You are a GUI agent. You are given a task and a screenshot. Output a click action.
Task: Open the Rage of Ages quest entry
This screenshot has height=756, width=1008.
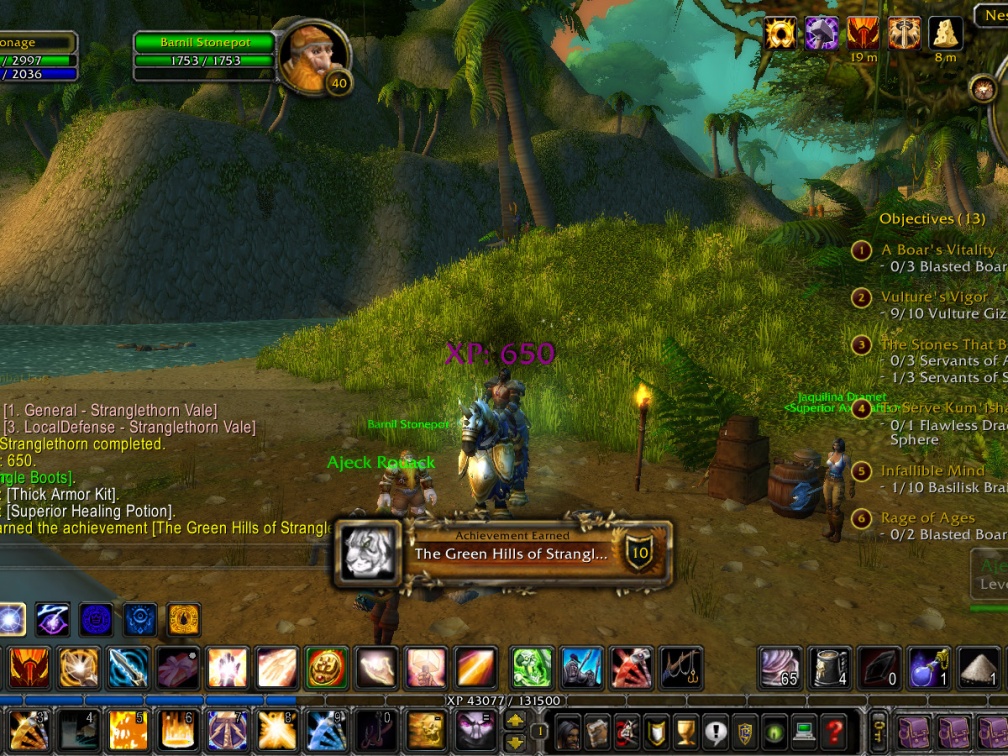coord(927,518)
